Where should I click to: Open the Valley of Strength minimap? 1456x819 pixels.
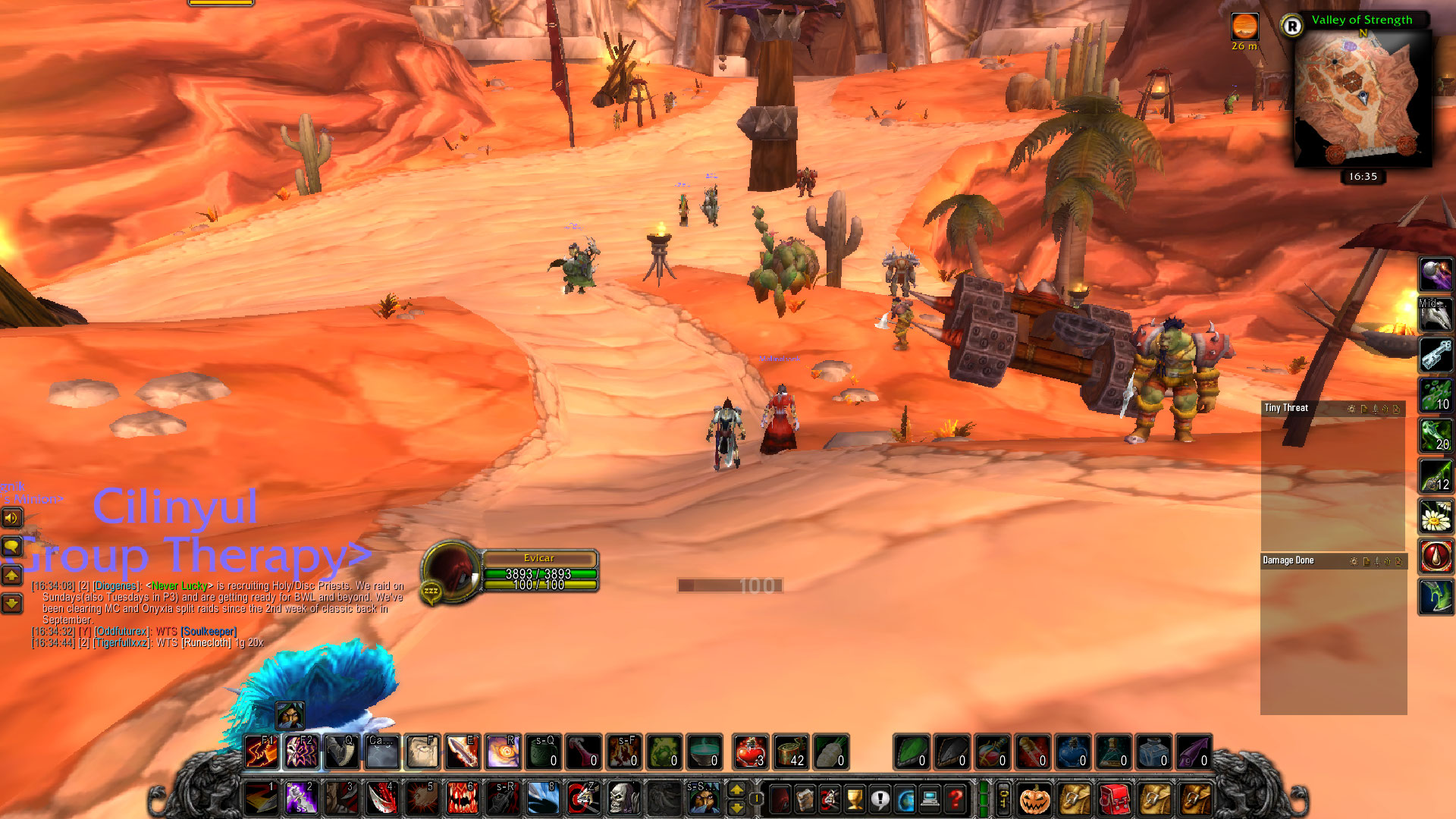point(1361,99)
